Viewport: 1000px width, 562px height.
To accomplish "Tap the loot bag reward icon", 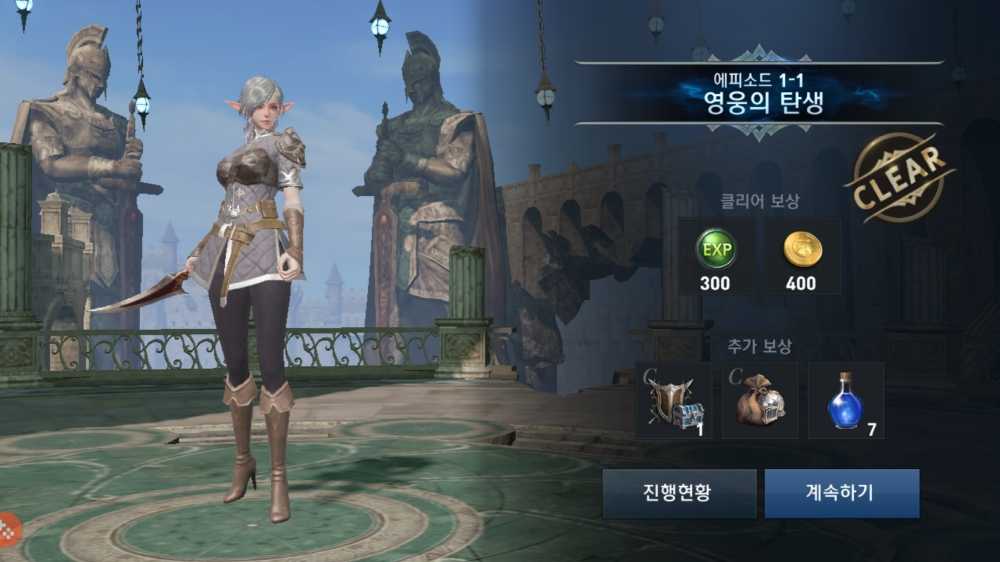I will (x=760, y=401).
